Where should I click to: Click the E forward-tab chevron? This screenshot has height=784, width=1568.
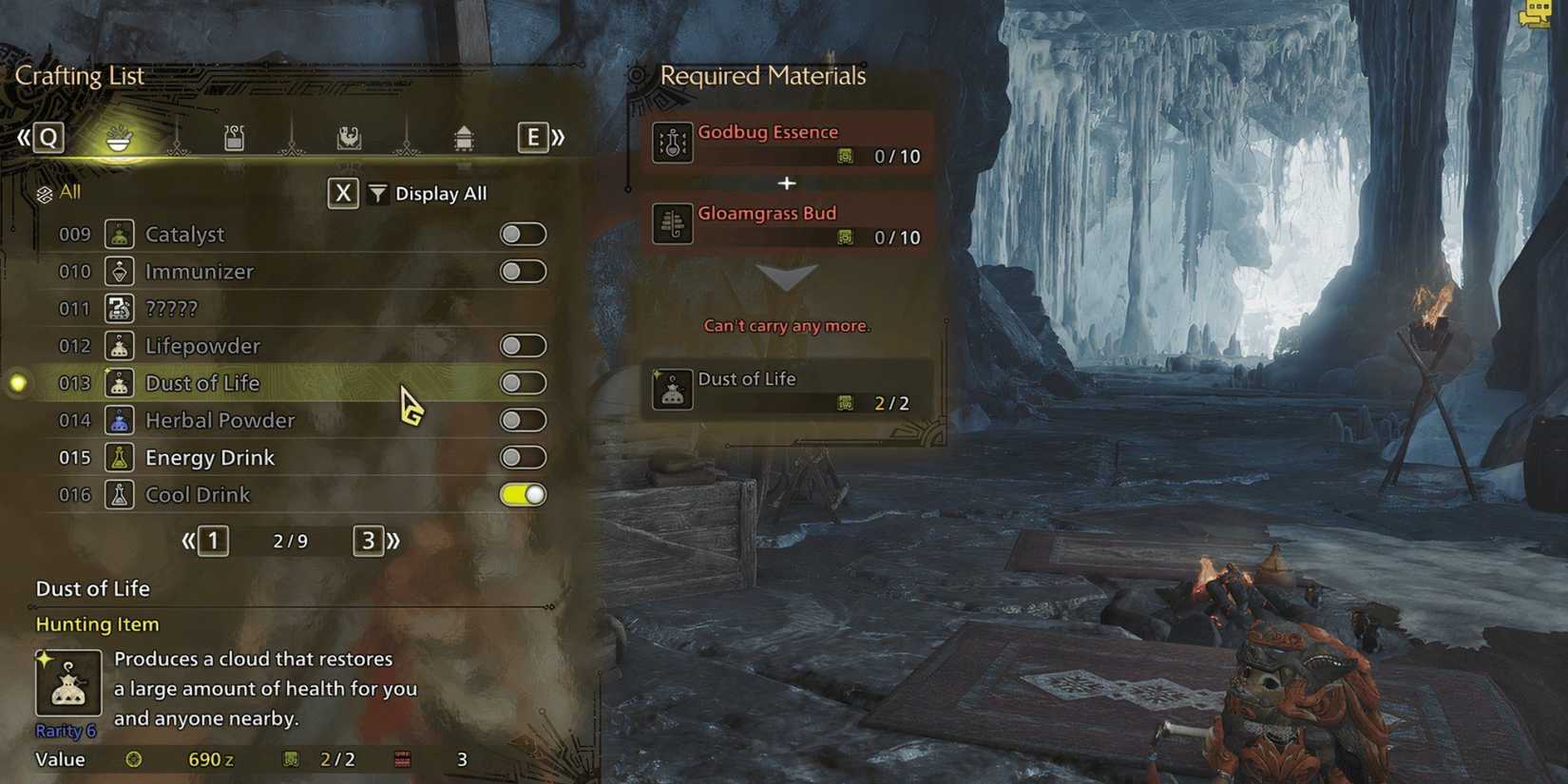[x=532, y=138]
